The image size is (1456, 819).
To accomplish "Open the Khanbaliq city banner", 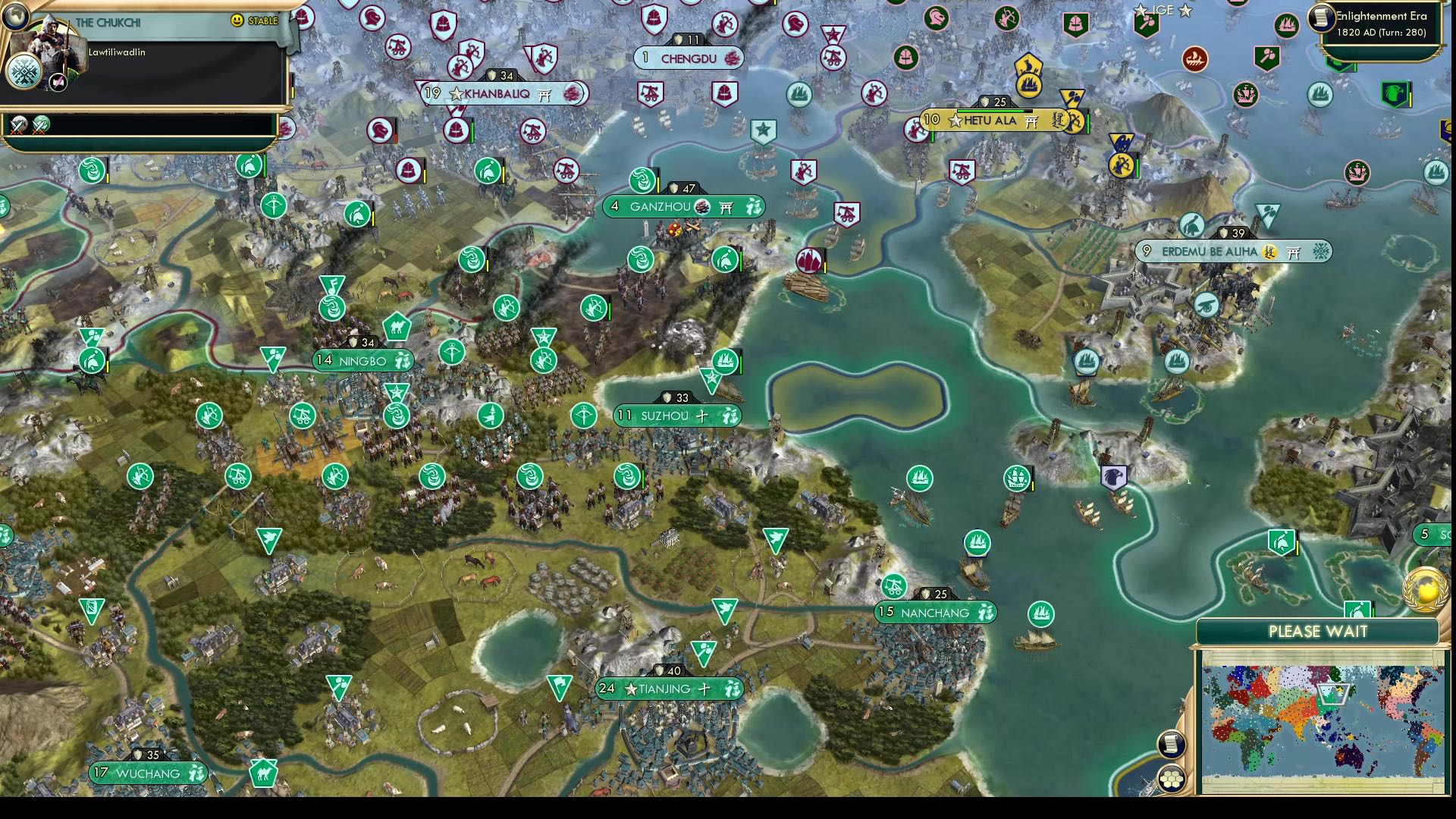I will click(x=497, y=93).
